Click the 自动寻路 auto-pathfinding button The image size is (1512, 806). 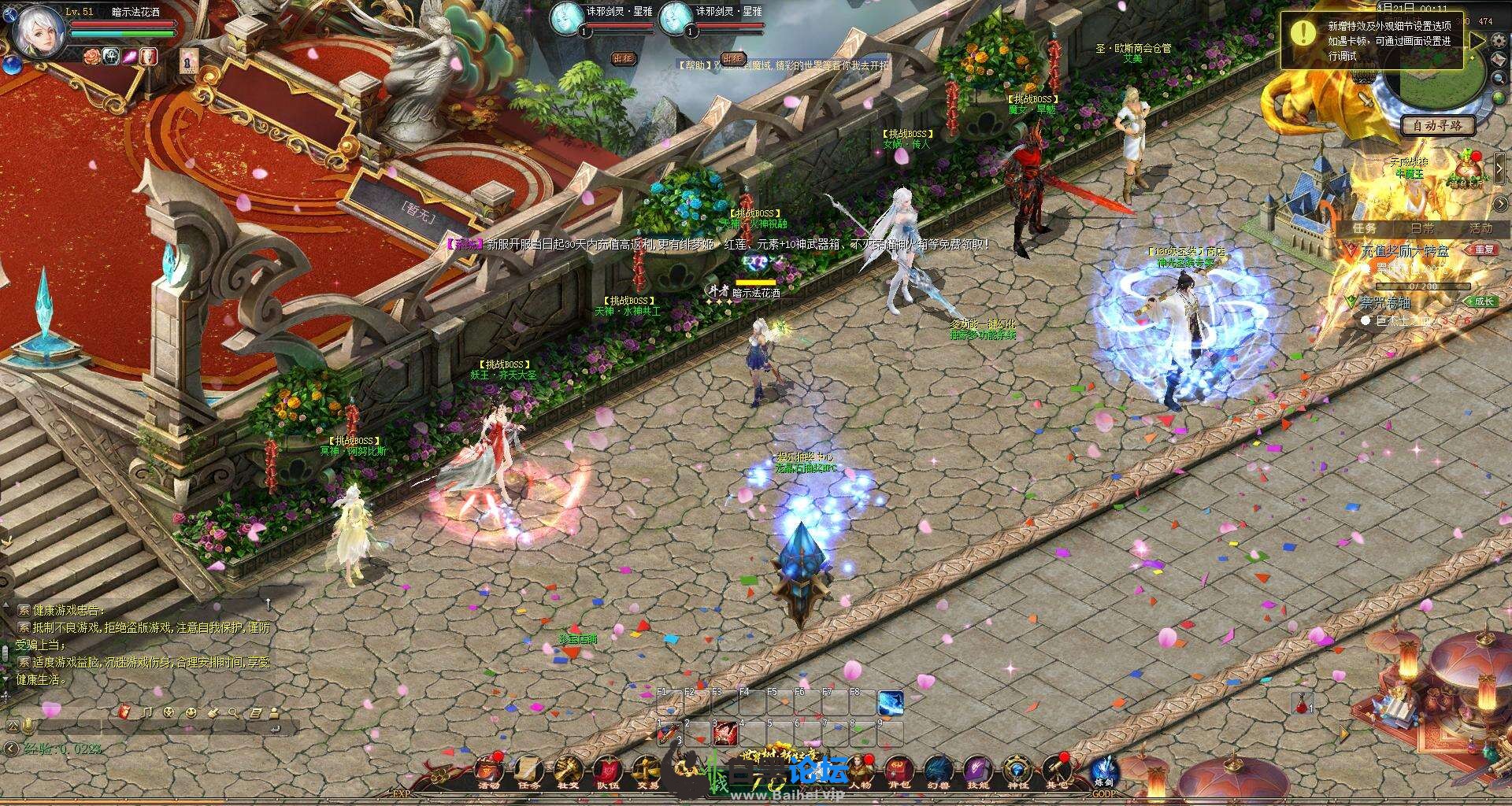click(x=1437, y=125)
